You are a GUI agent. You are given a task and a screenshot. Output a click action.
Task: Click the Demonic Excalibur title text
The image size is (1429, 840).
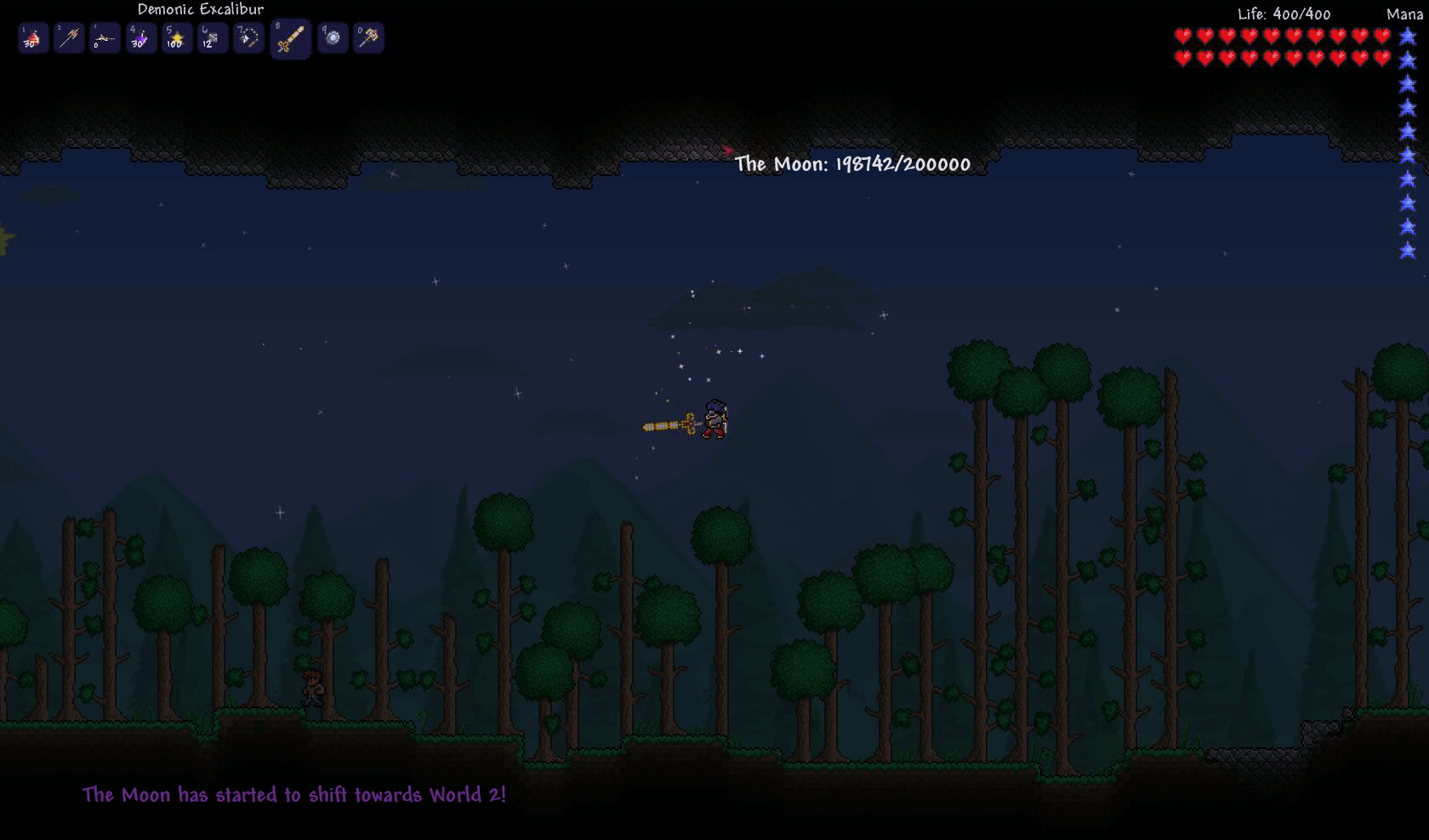click(x=200, y=9)
